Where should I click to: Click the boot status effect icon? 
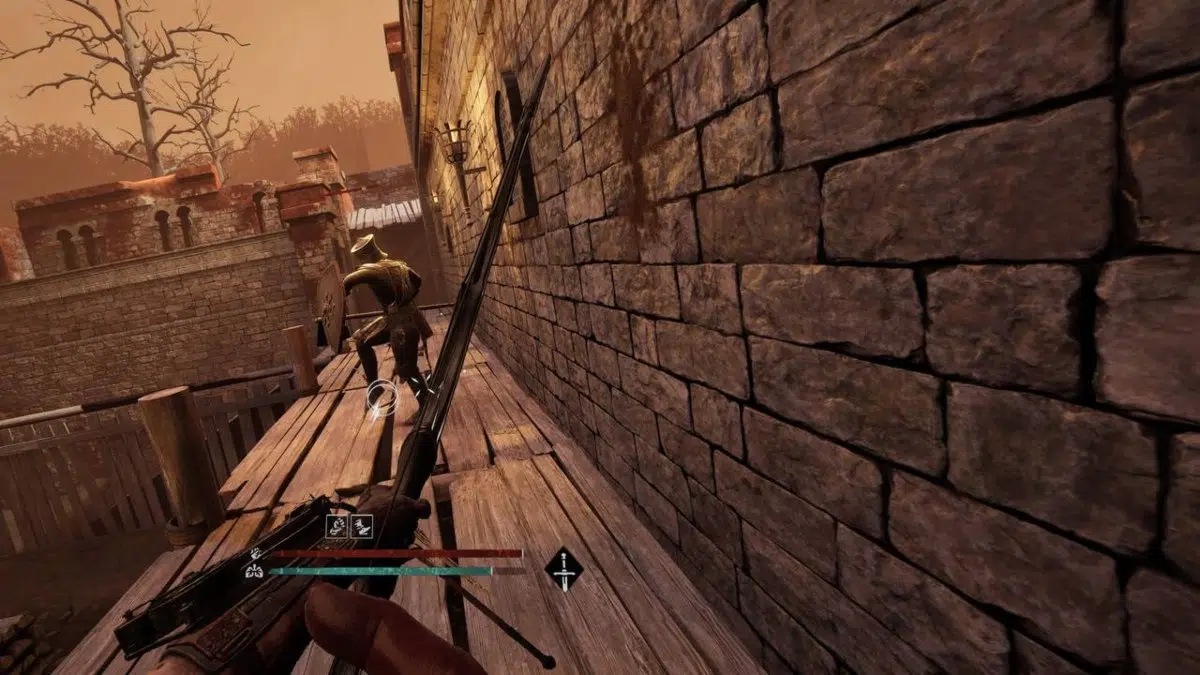pyautogui.click(x=362, y=525)
